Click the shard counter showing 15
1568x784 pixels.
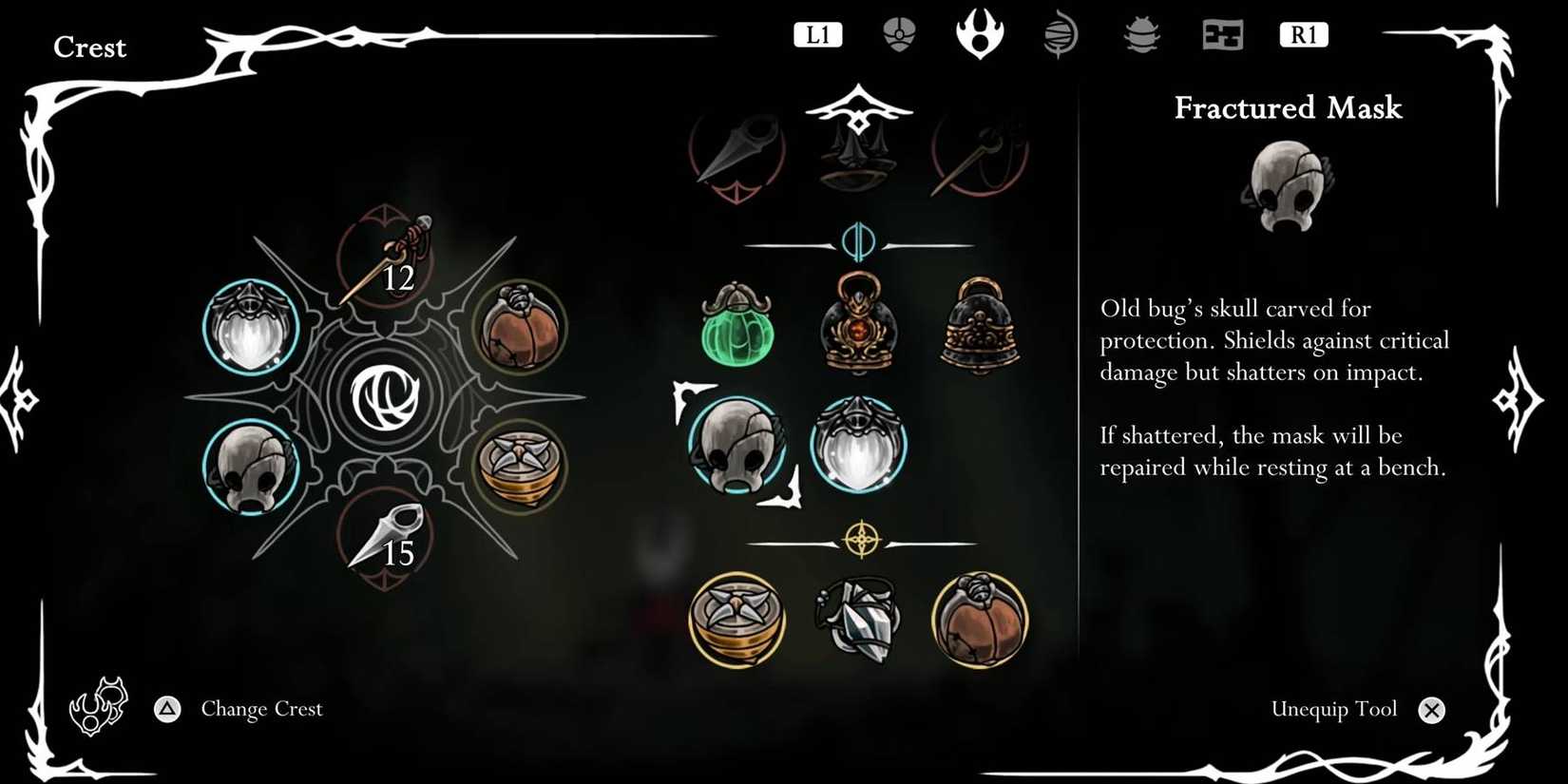[399, 551]
